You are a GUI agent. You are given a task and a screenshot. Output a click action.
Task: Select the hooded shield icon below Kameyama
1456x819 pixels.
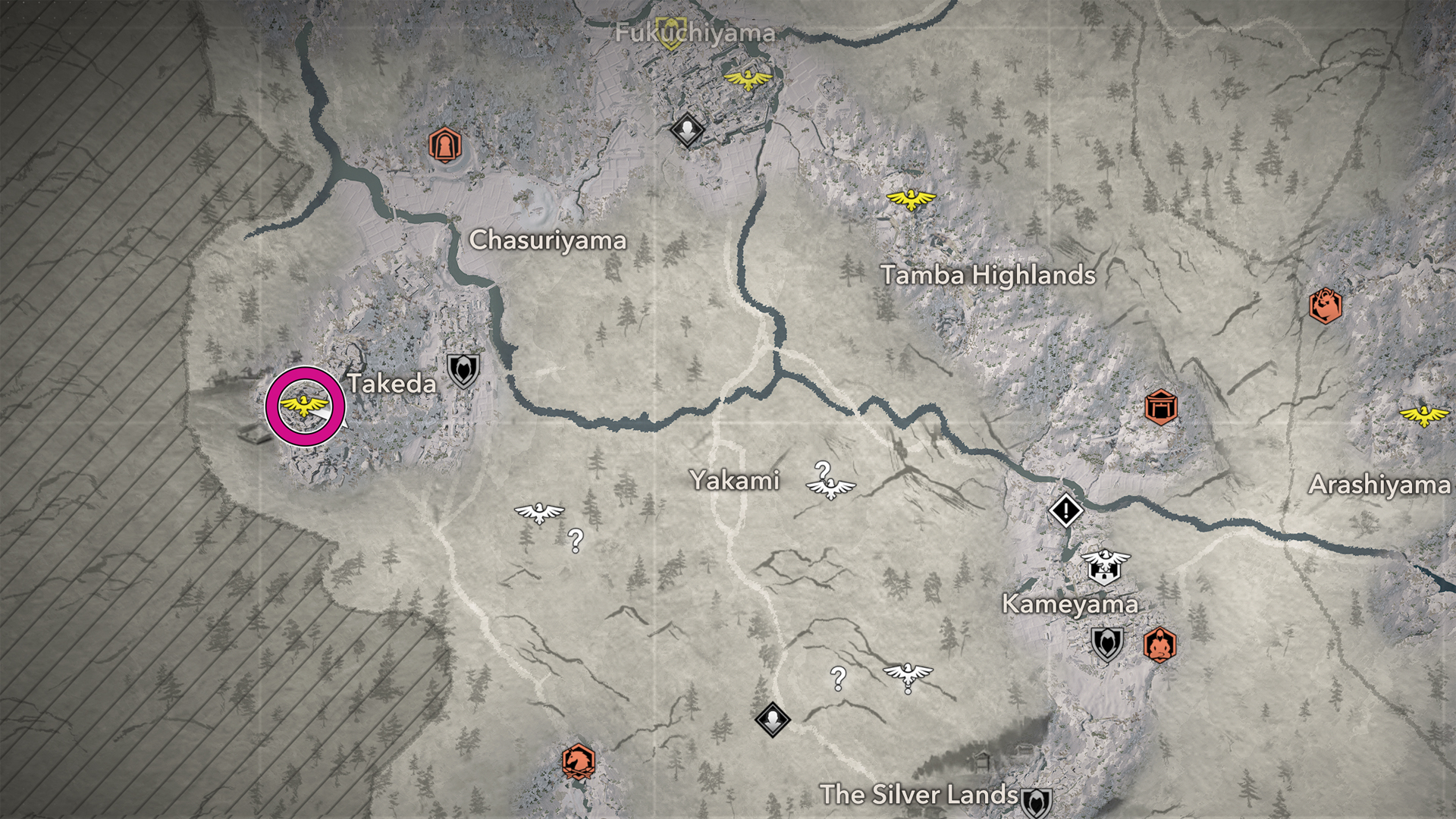click(x=1106, y=645)
